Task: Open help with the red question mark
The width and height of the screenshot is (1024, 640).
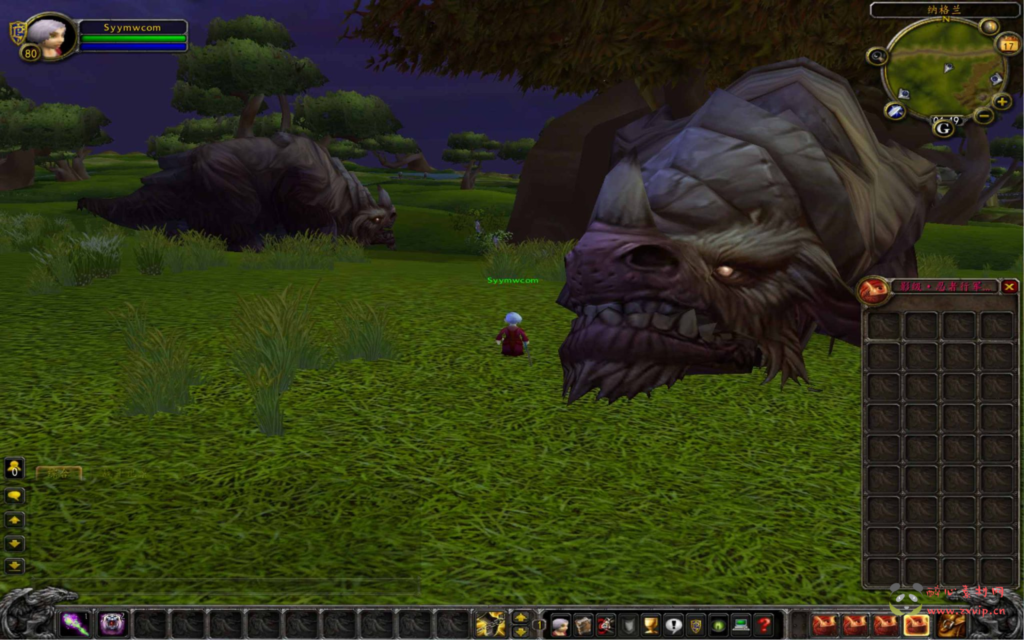Action: 764,626
